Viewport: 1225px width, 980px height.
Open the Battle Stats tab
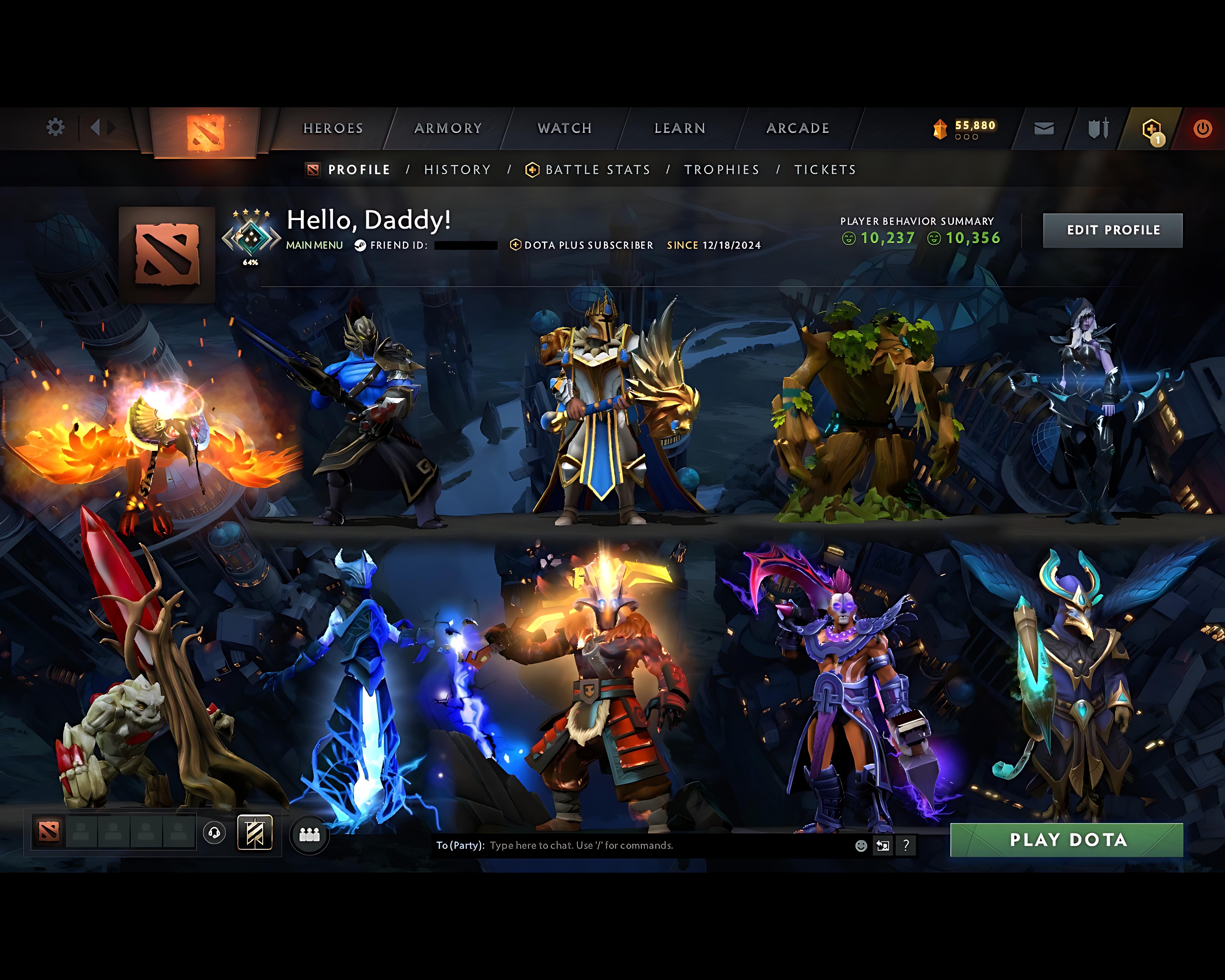[x=597, y=169]
